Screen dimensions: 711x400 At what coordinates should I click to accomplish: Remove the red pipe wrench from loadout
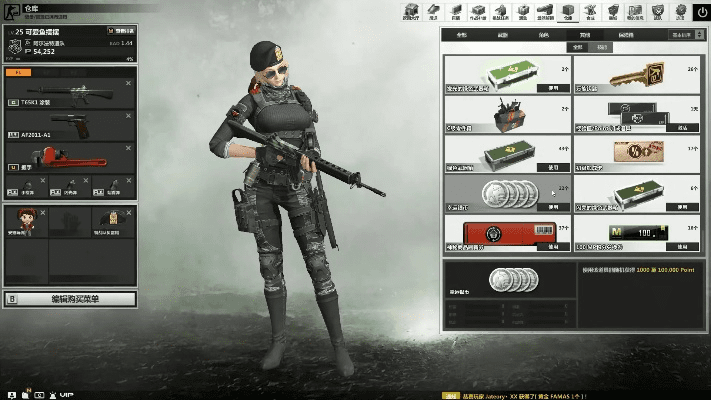tap(128, 147)
